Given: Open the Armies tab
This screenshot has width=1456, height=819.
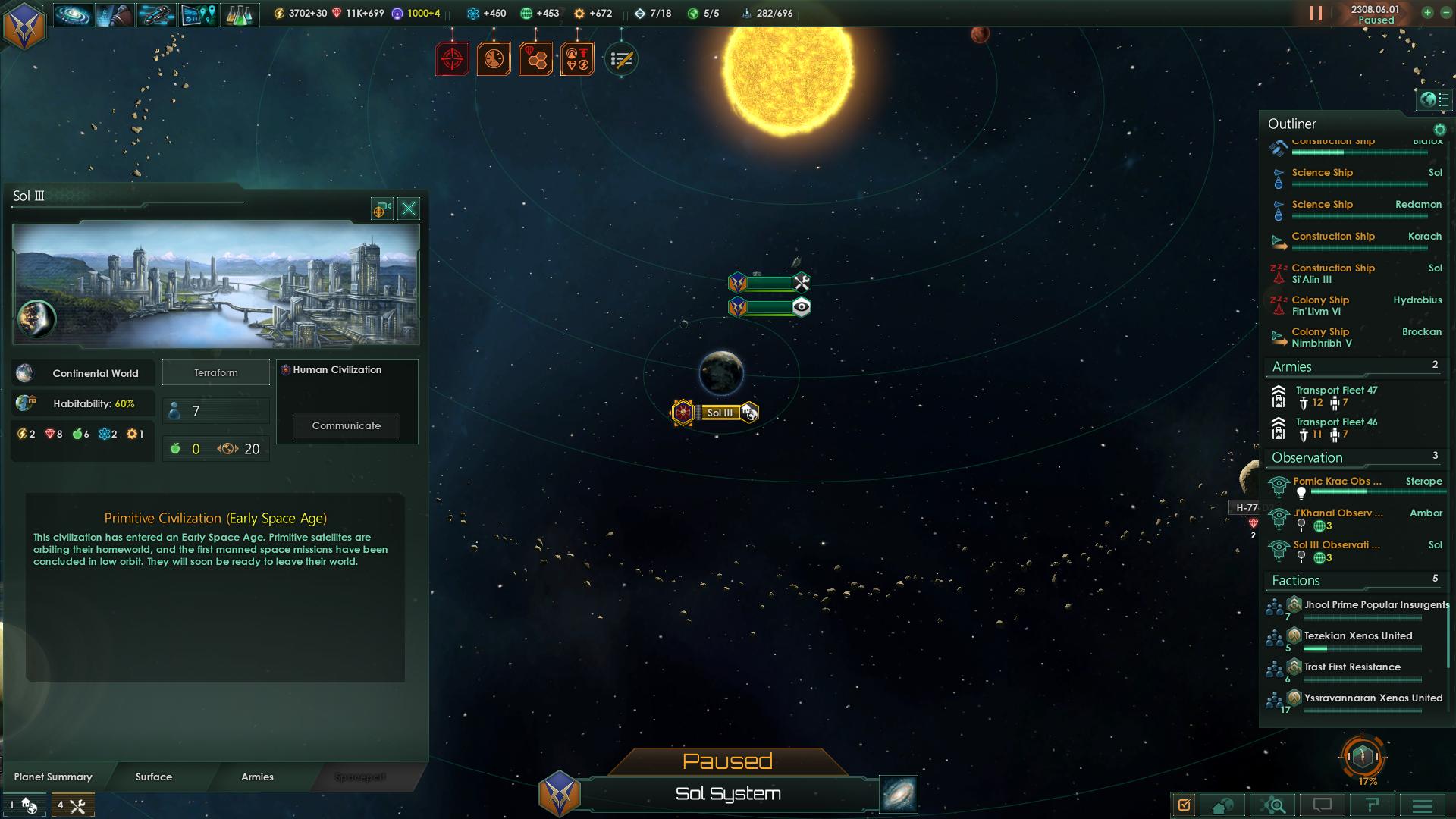Looking at the screenshot, I should click(257, 777).
